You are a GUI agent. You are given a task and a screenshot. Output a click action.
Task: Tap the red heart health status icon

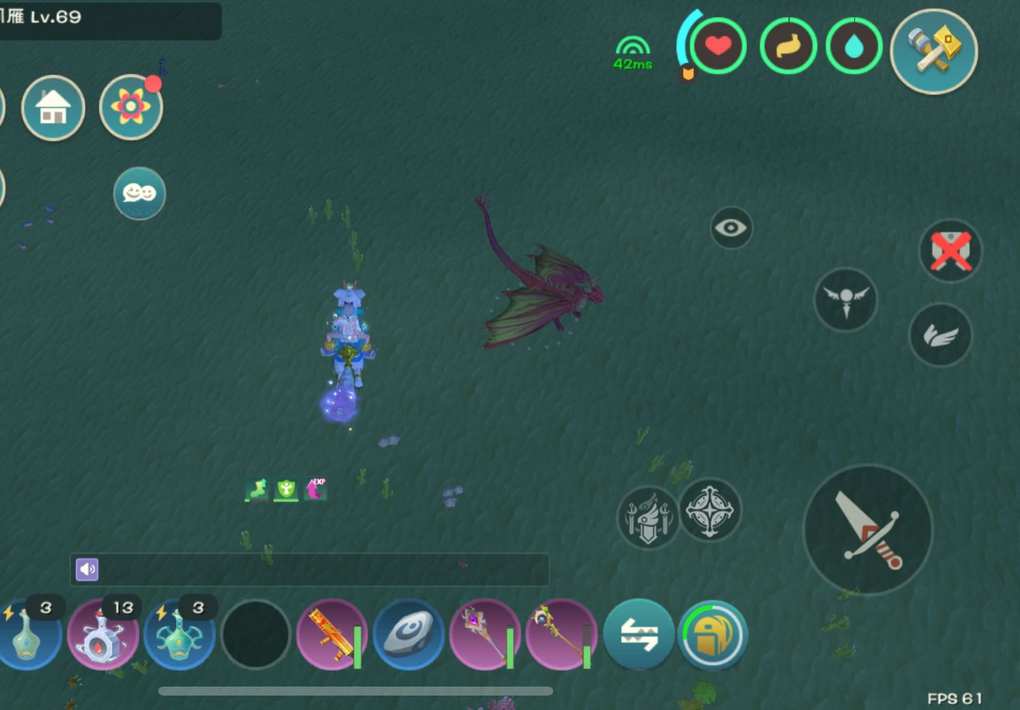(x=718, y=46)
